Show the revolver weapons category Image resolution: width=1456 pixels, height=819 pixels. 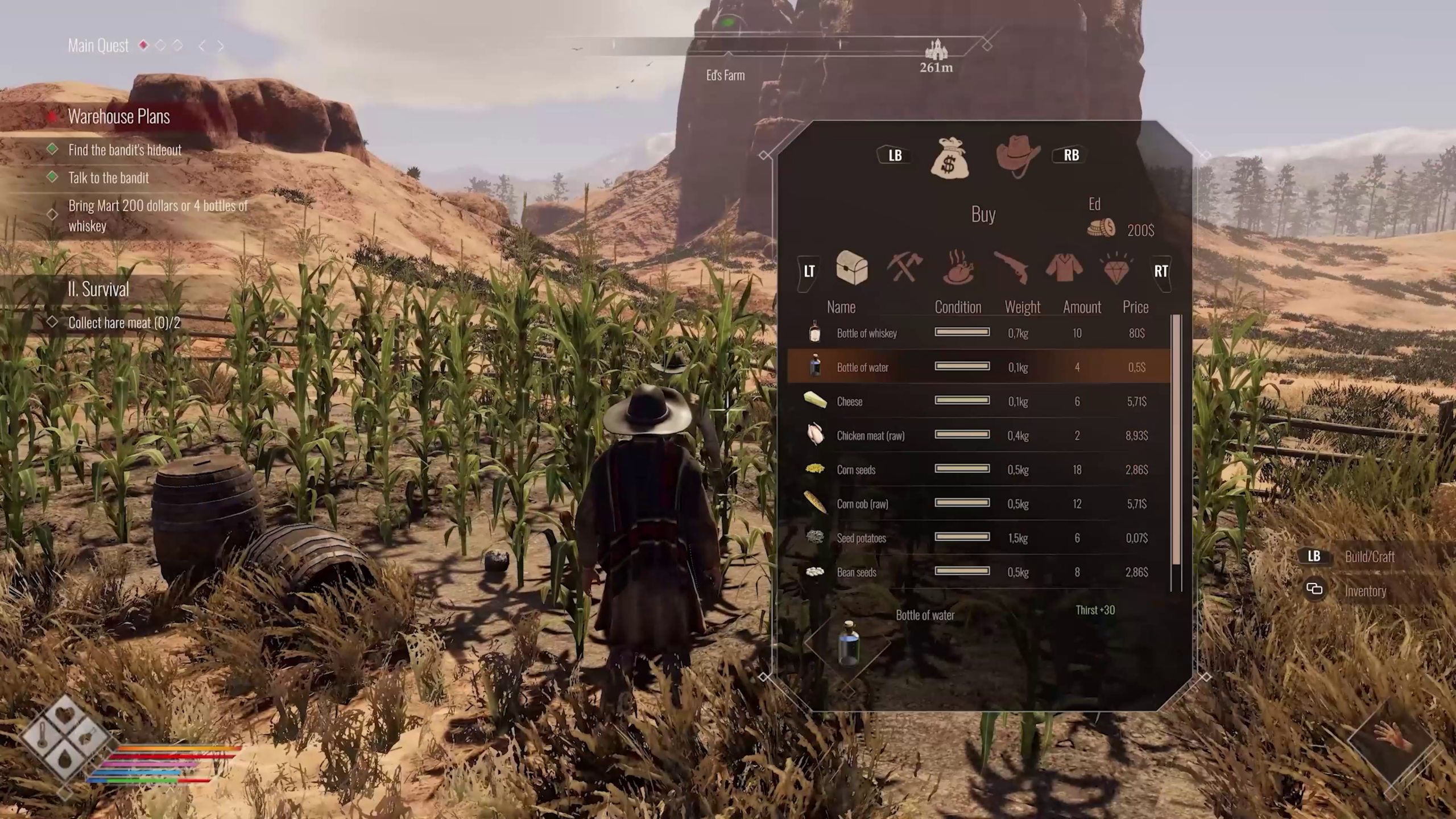coord(1011,268)
